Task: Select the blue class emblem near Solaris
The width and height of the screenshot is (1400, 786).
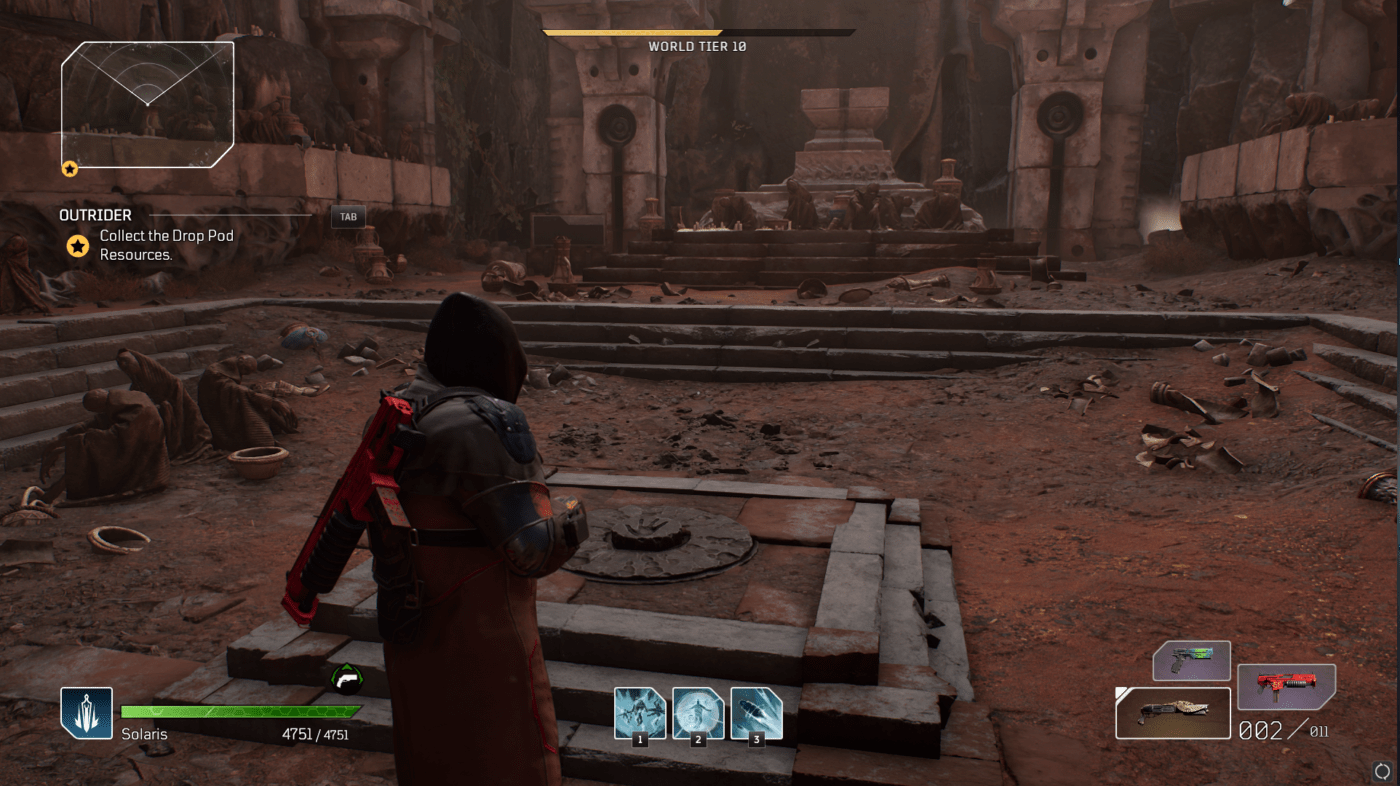Action: click(x=86, y=711)
